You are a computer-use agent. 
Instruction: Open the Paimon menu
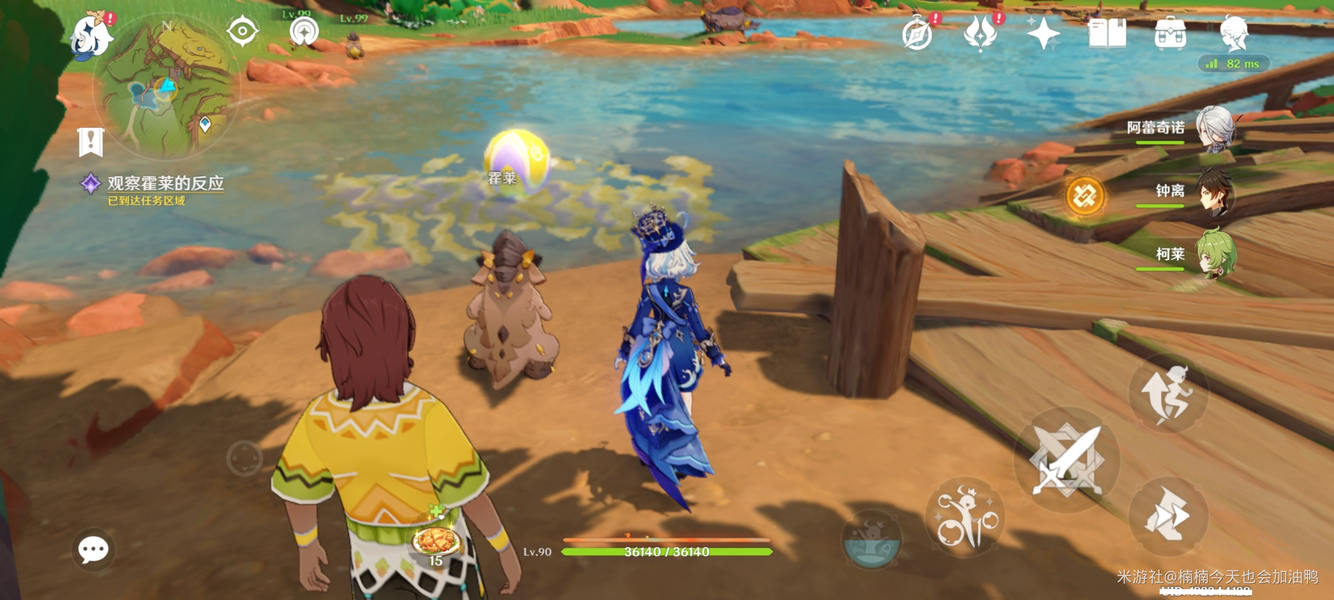(x=92, y=36)
